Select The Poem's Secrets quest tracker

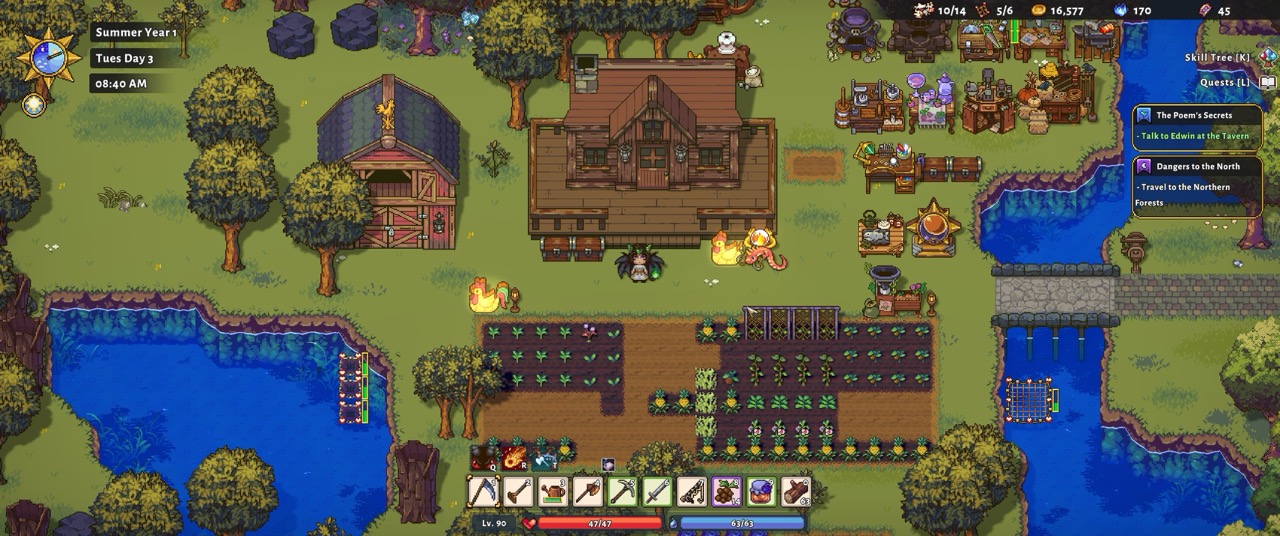1195,125
